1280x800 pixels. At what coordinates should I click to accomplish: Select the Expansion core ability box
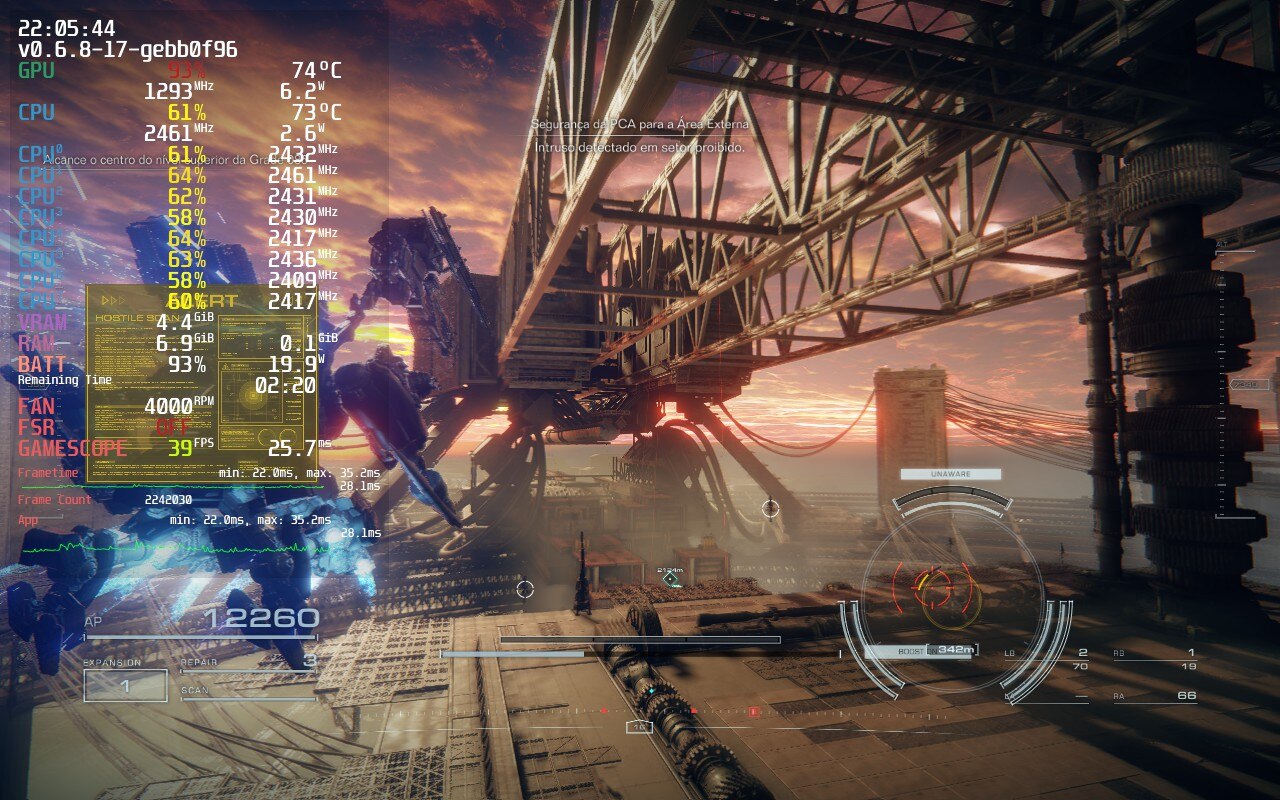pyautogui.click(x=125, y=686)
